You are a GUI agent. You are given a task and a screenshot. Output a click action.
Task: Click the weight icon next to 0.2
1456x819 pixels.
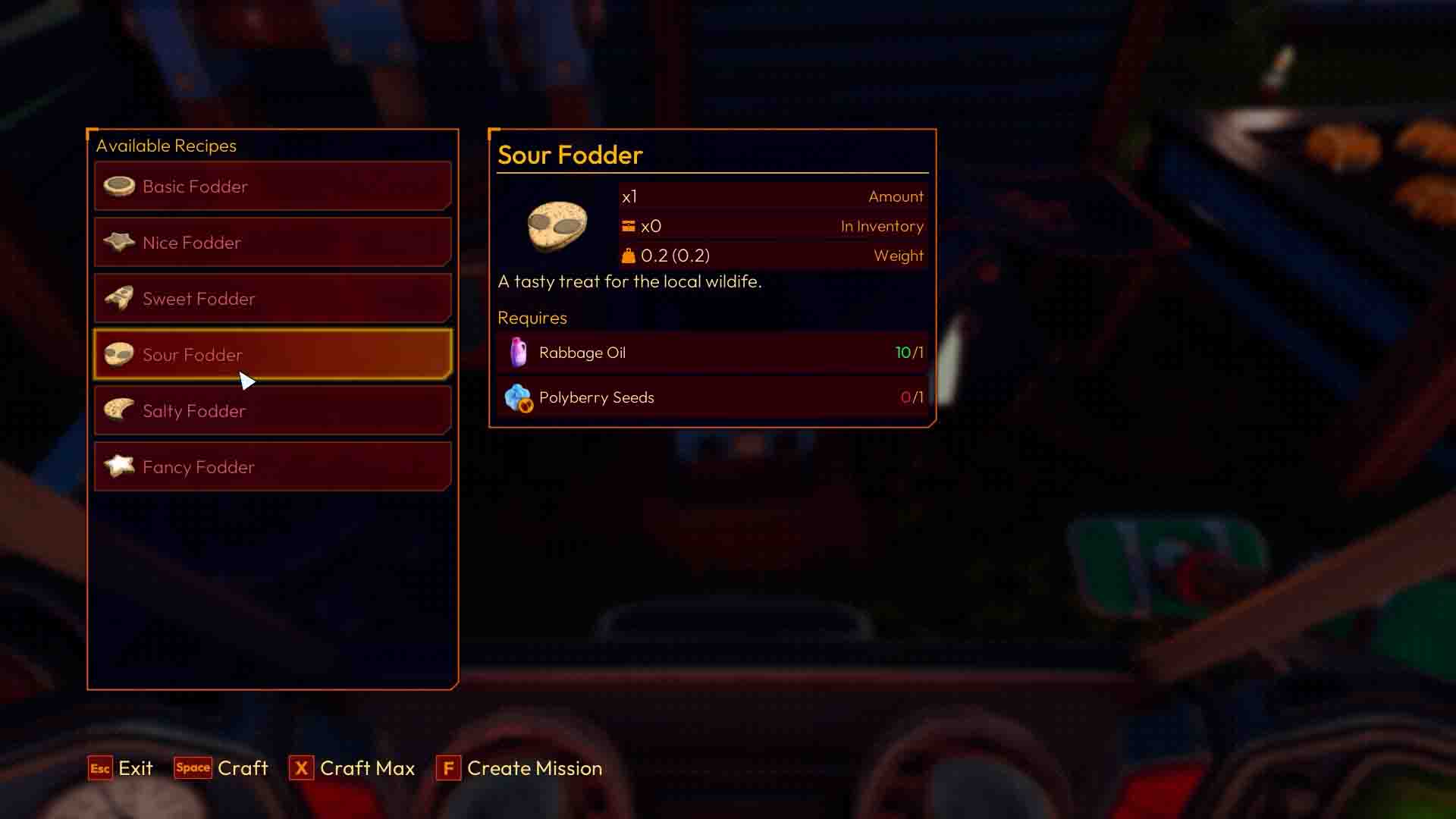[628, 255]
